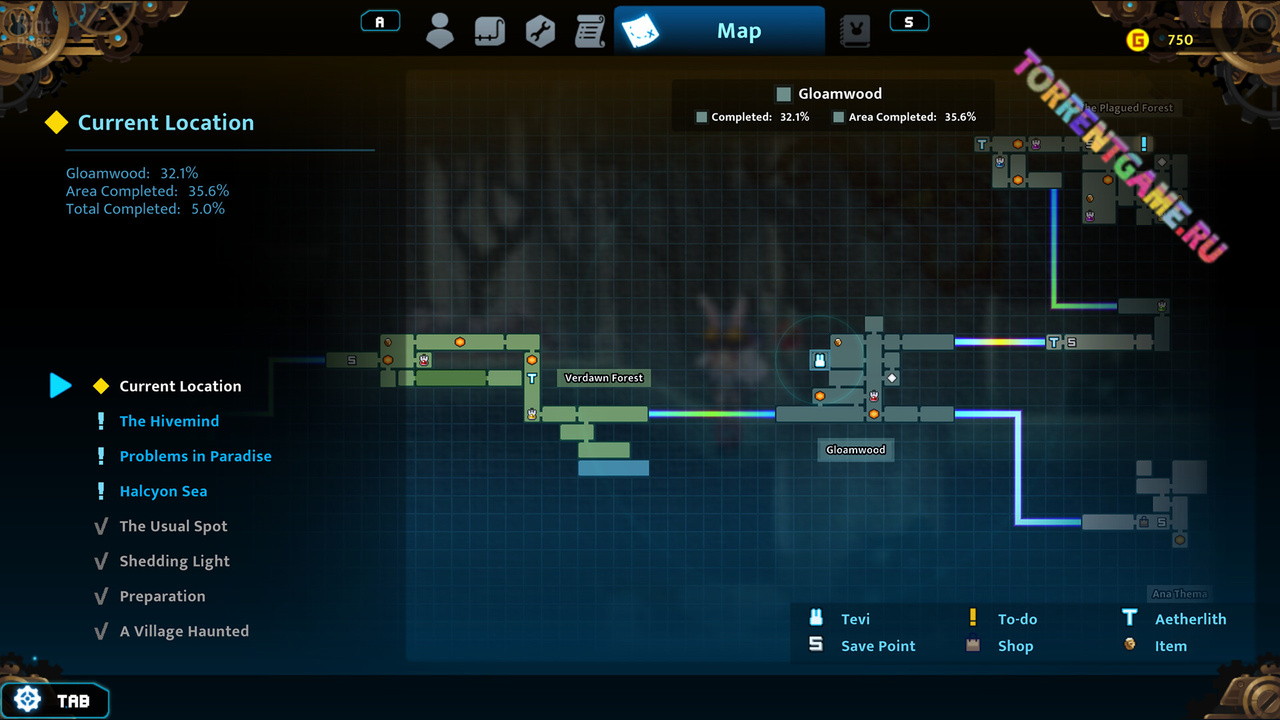The image size is (1280, 720).
Task: Switch to the wrench icon tab
Action: pos(540,31)
